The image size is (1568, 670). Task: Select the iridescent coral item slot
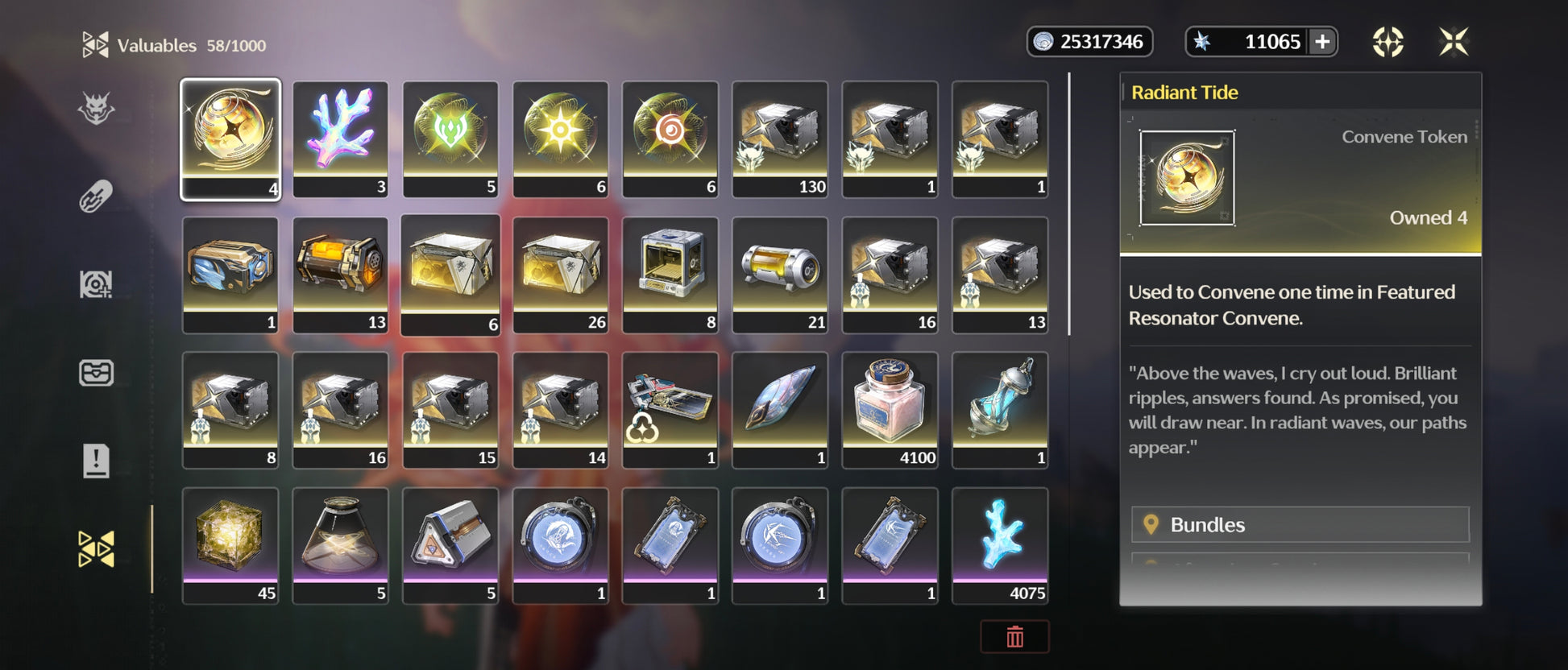pyautogui.click(x=340, y=139)
